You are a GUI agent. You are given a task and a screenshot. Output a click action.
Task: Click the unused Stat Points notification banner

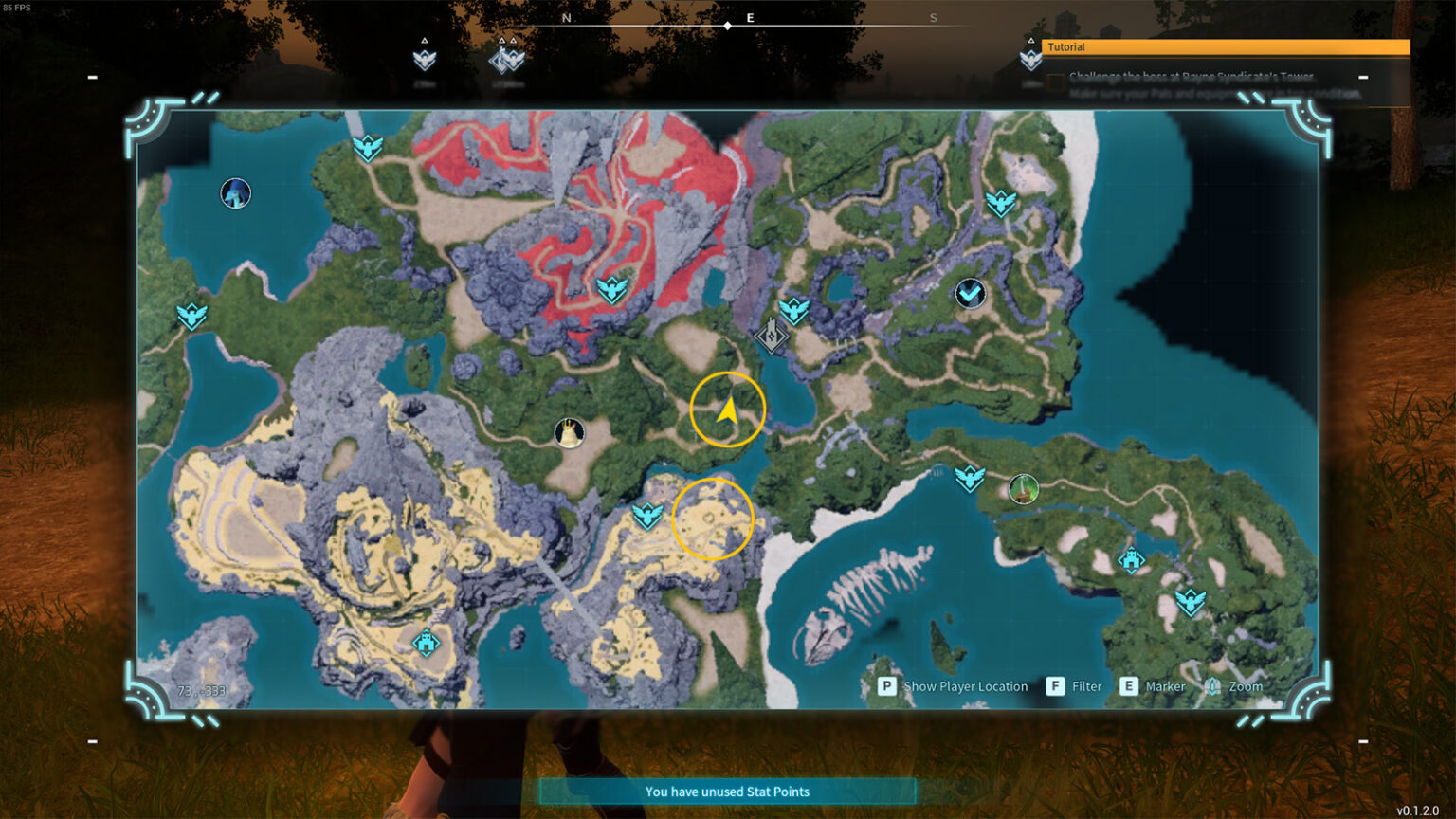728,792
